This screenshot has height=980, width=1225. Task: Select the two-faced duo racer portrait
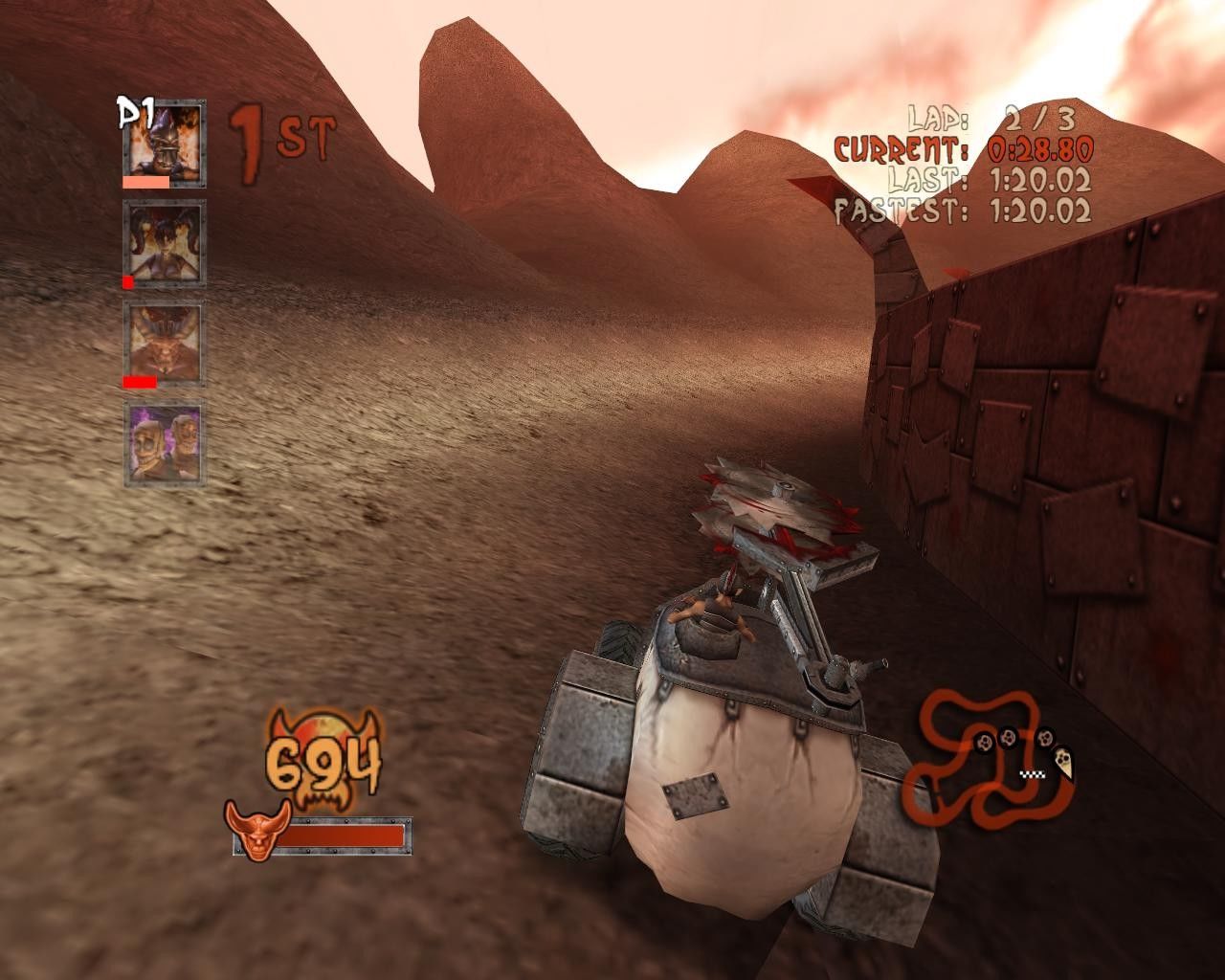tap(164, 444)
